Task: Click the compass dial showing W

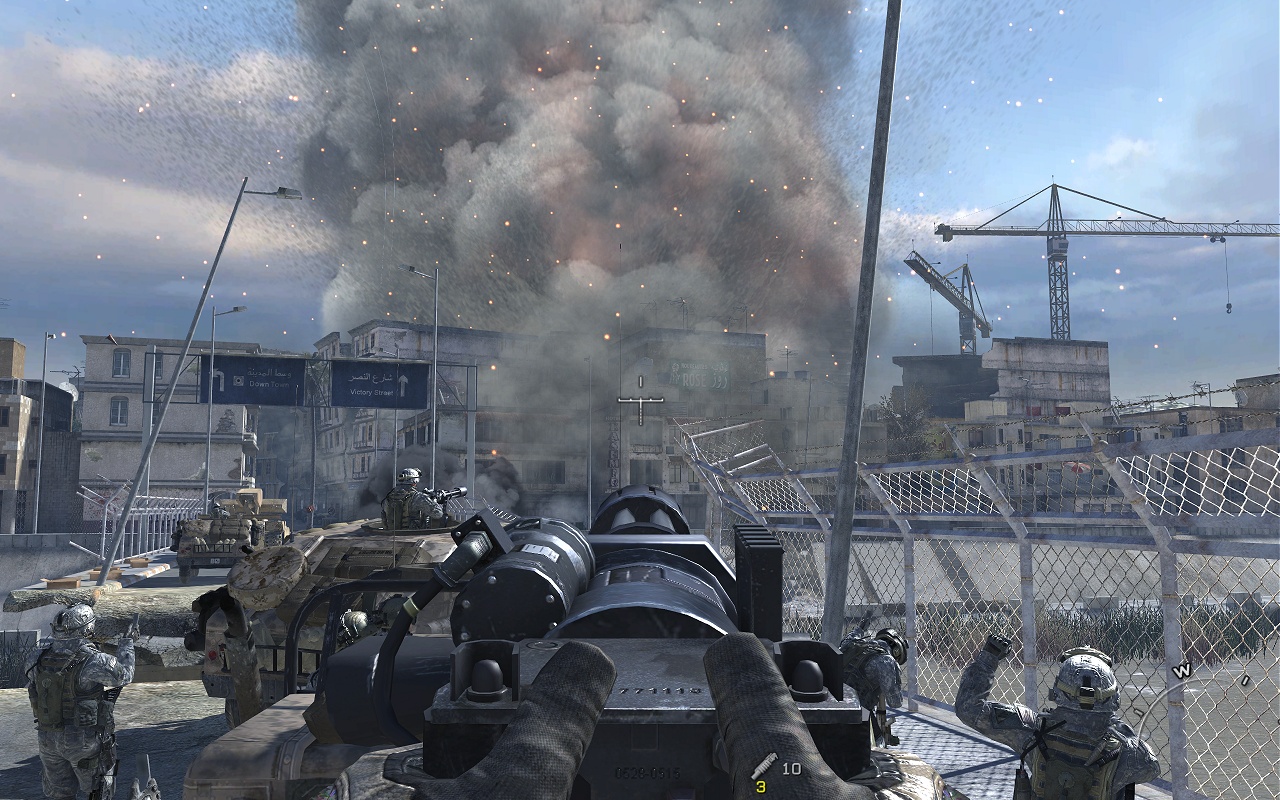Action: (1183, 671)
